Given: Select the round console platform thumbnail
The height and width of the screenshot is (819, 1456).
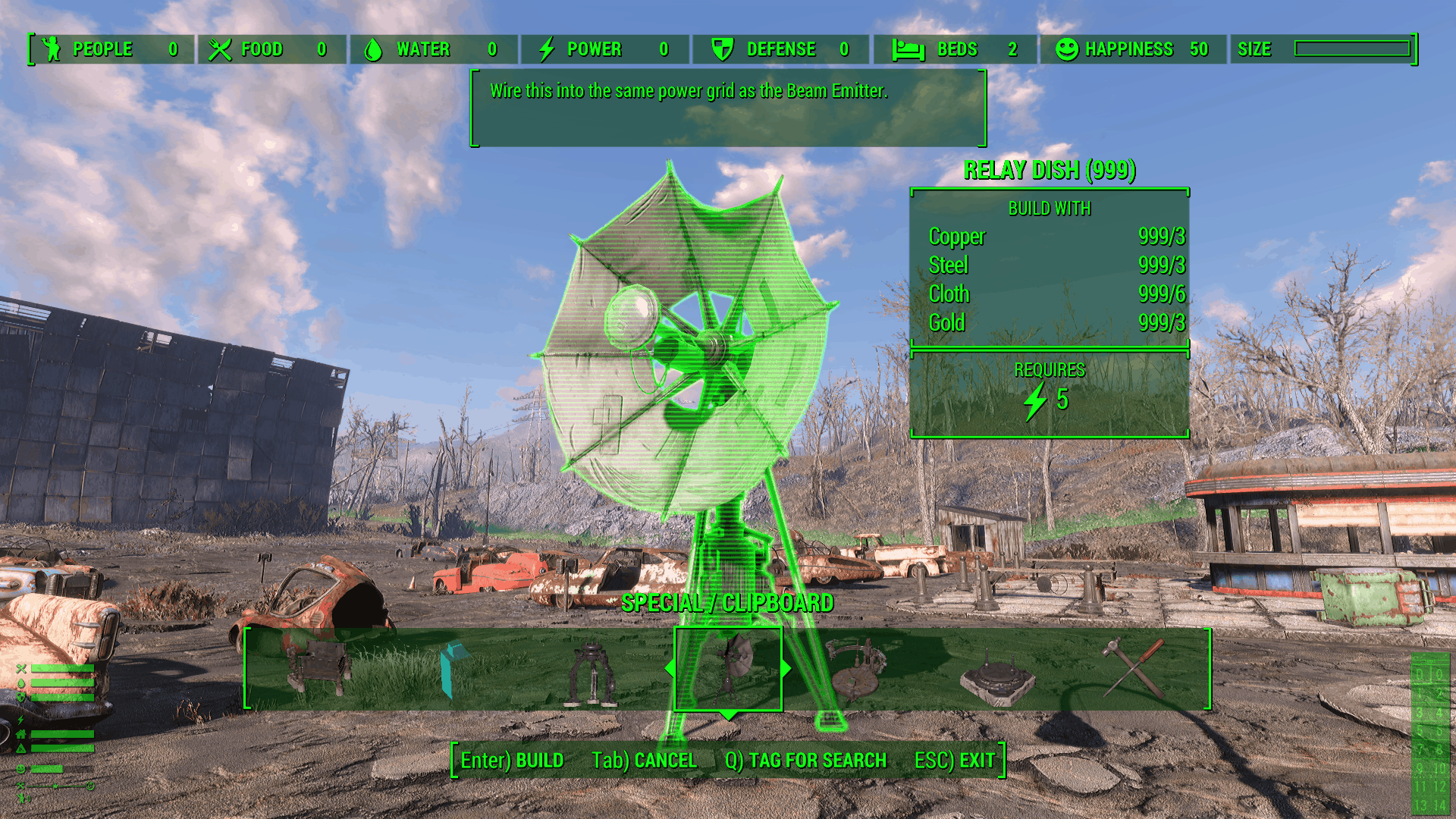Looking at the screenshot, I should click(x=857, y=668).
